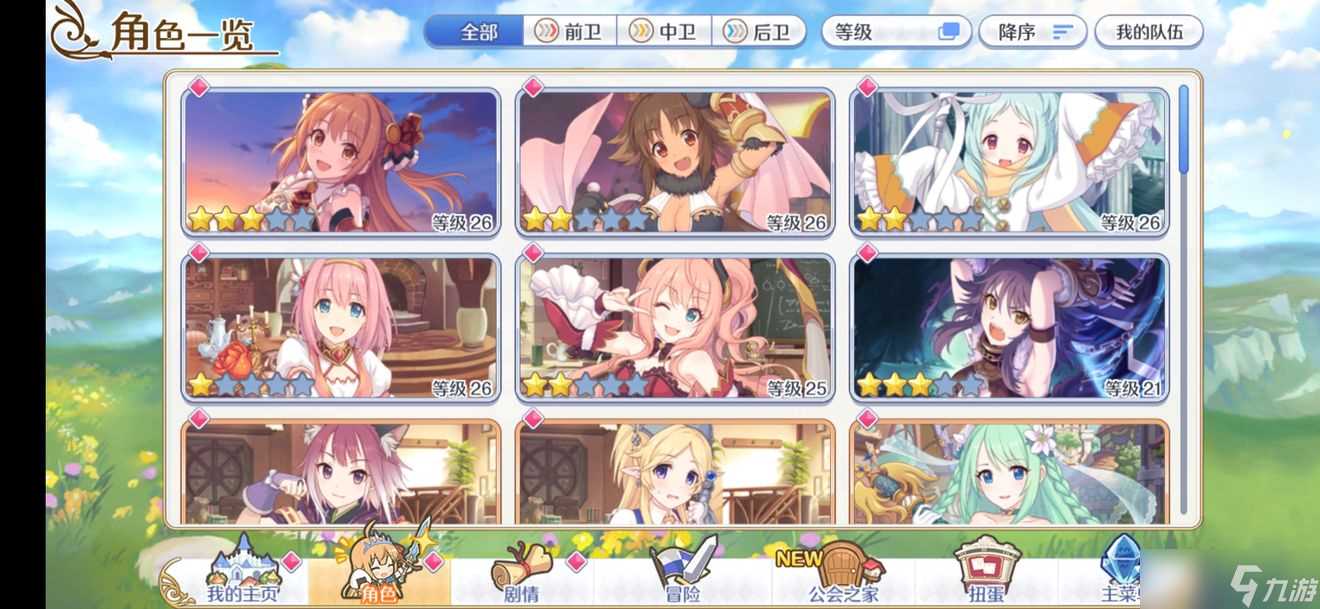The image size is (1320, 609).
Task: Select the pink short-haired girl card
Action: coord(340,328)
